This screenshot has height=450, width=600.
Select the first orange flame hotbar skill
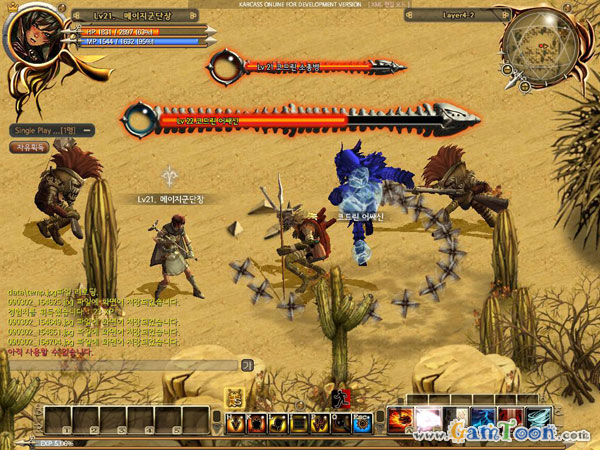click(237, 423)
